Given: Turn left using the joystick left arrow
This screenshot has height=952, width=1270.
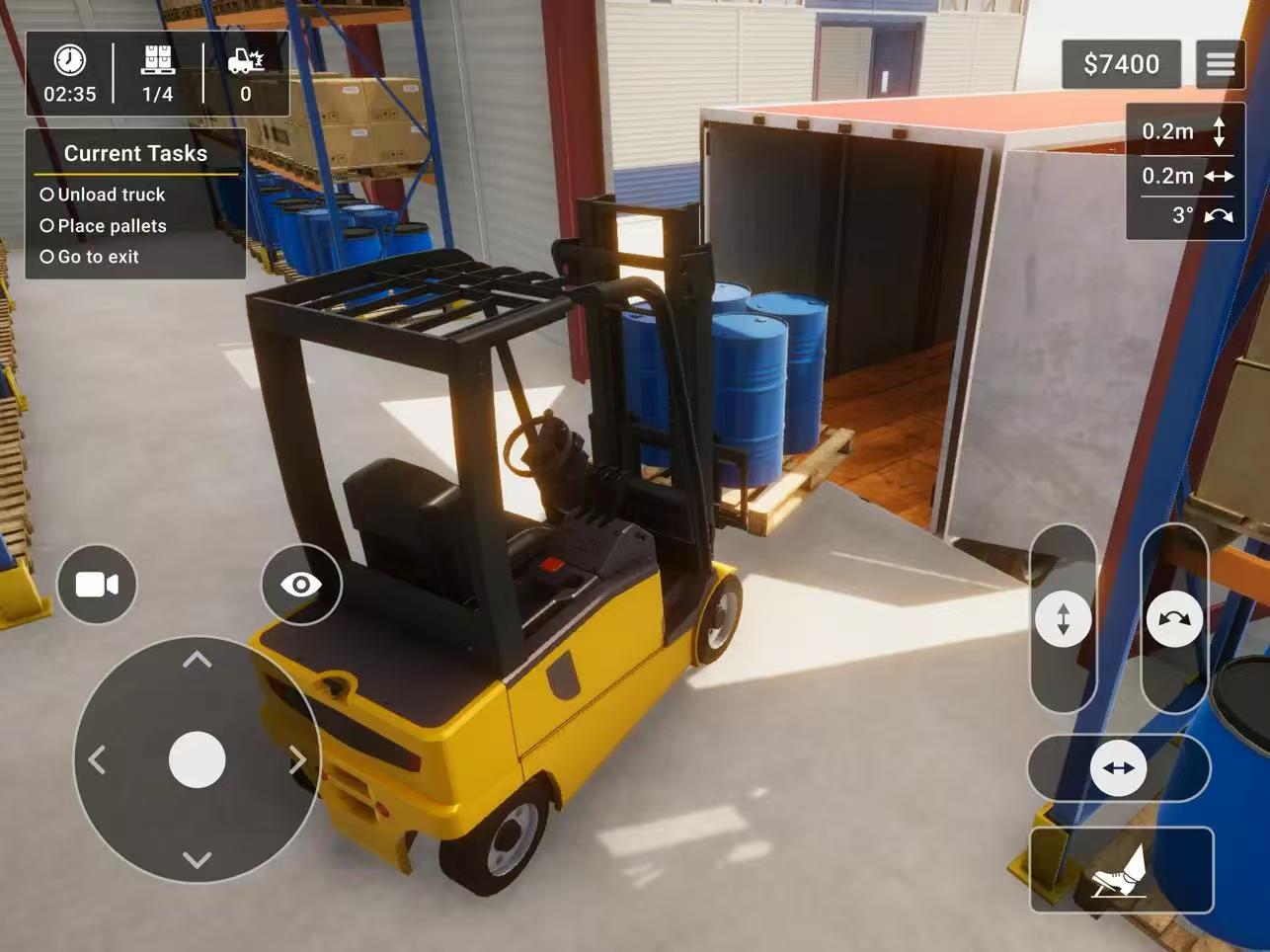Looking at the screenshot, I should tap(97, 759).
